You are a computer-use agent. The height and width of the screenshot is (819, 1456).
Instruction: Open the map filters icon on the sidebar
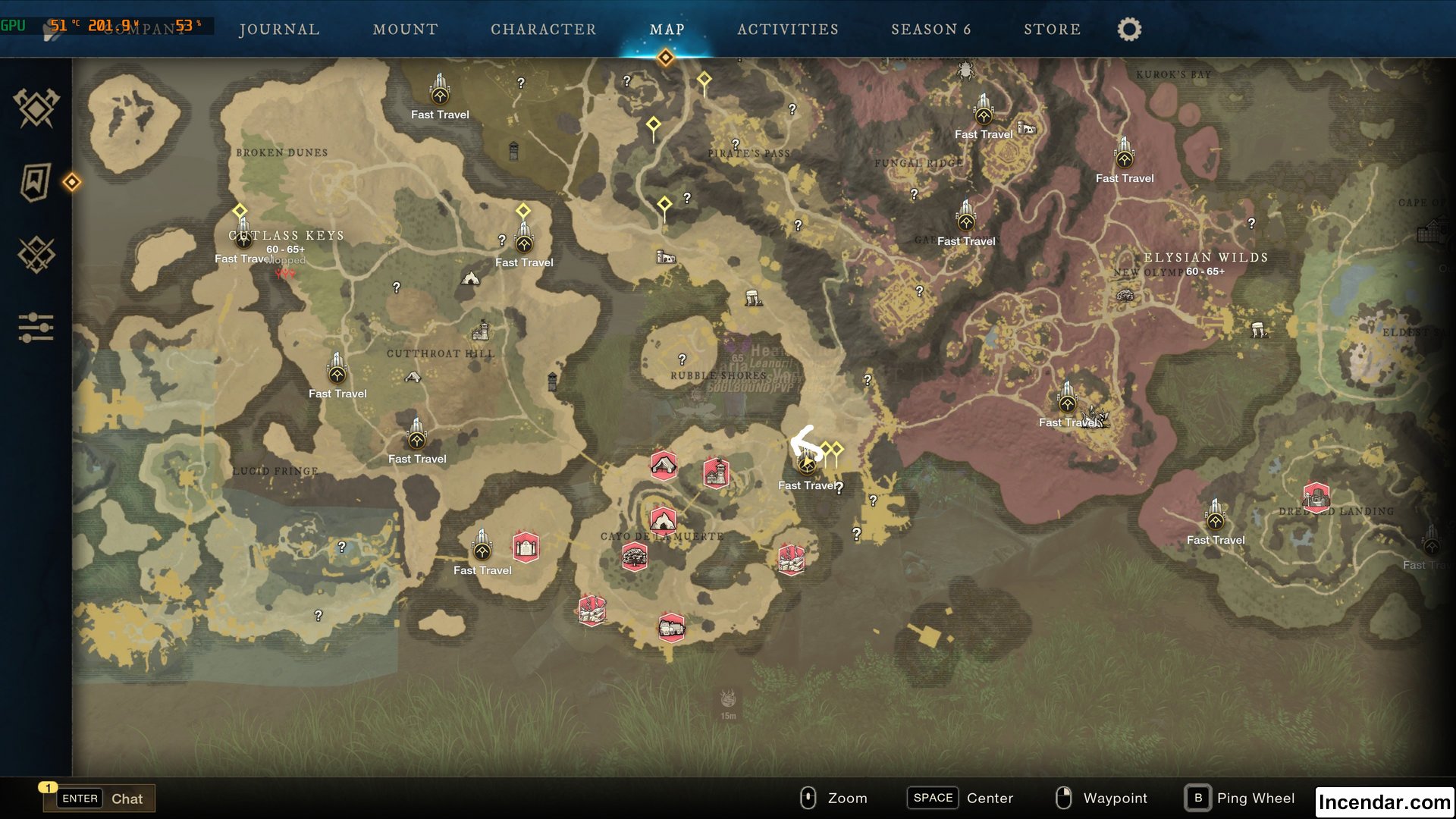coord(36,328)
